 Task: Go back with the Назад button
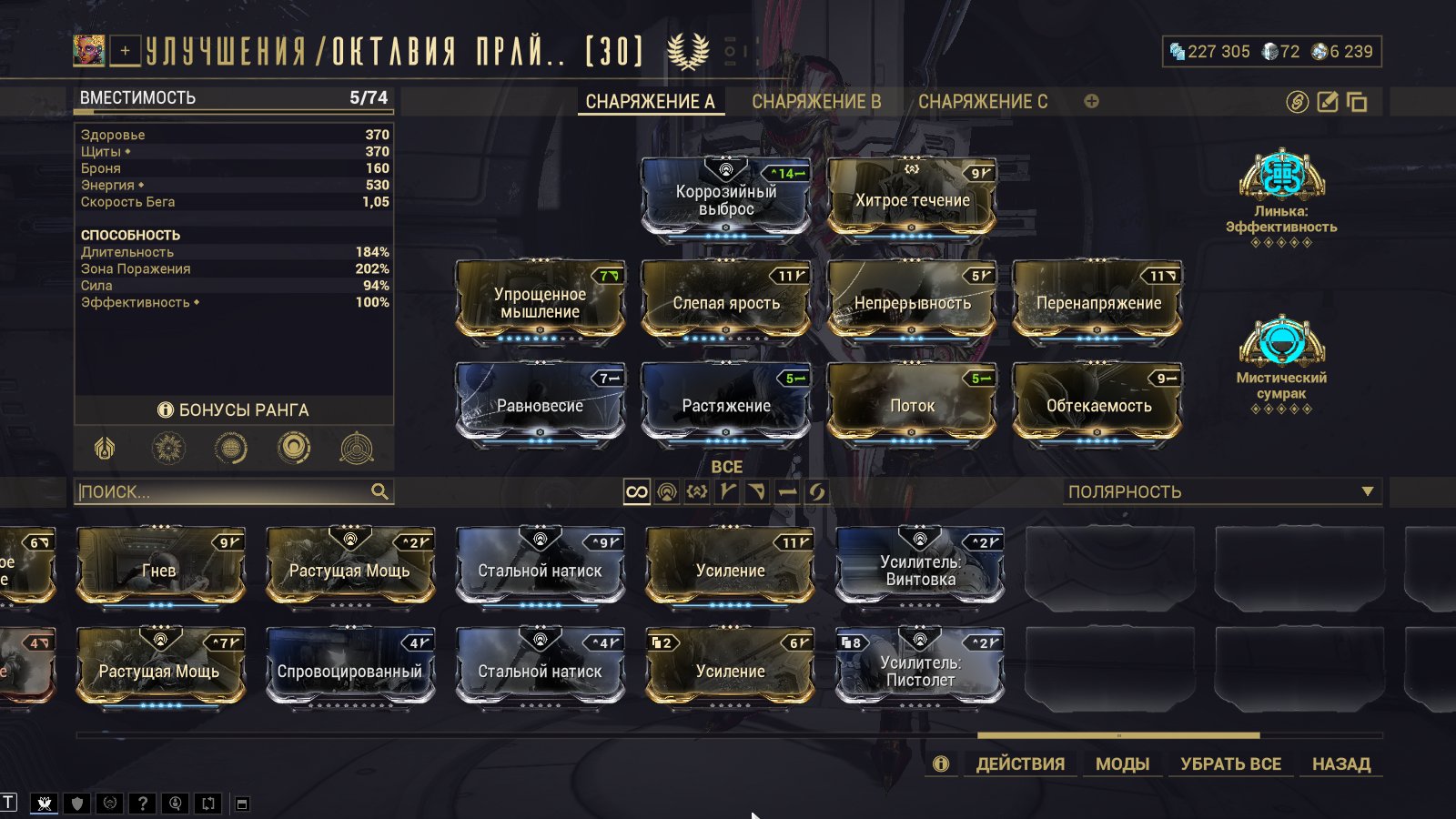pyautogui.click(x=1340, y=763)
